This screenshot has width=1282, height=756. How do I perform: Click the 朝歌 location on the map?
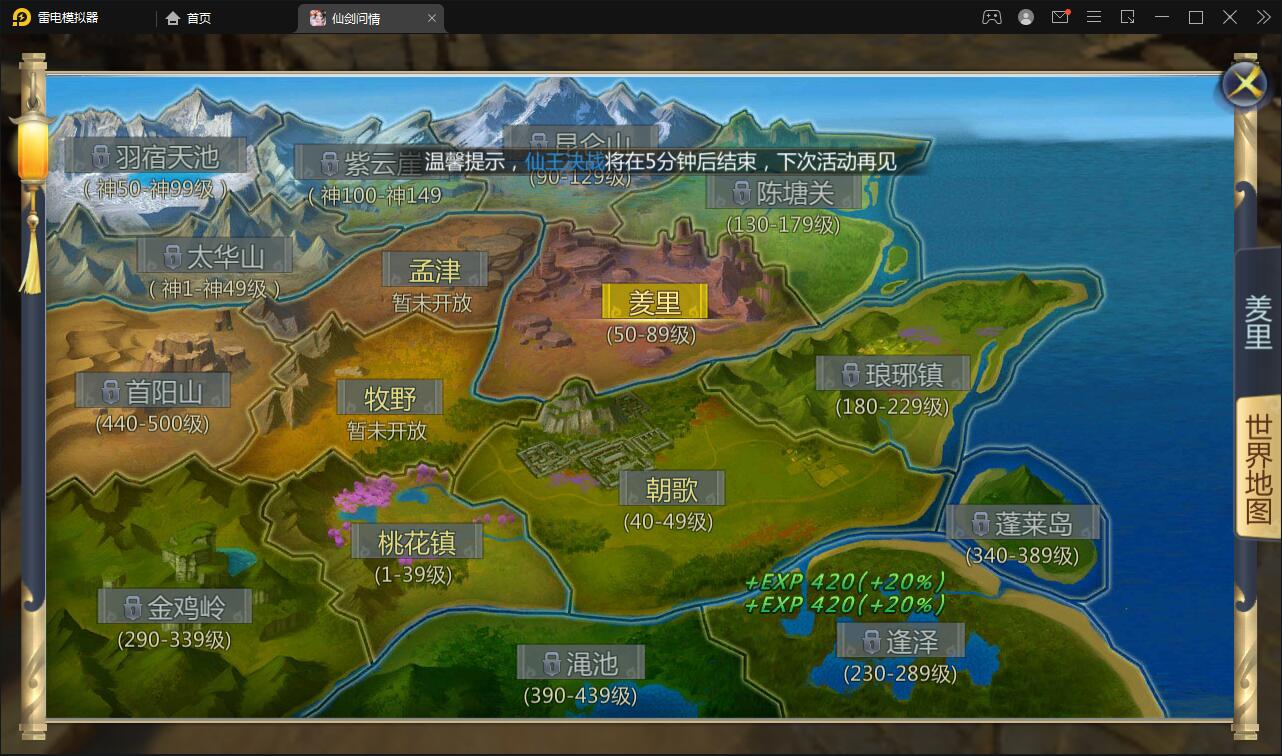click(673, 488)
